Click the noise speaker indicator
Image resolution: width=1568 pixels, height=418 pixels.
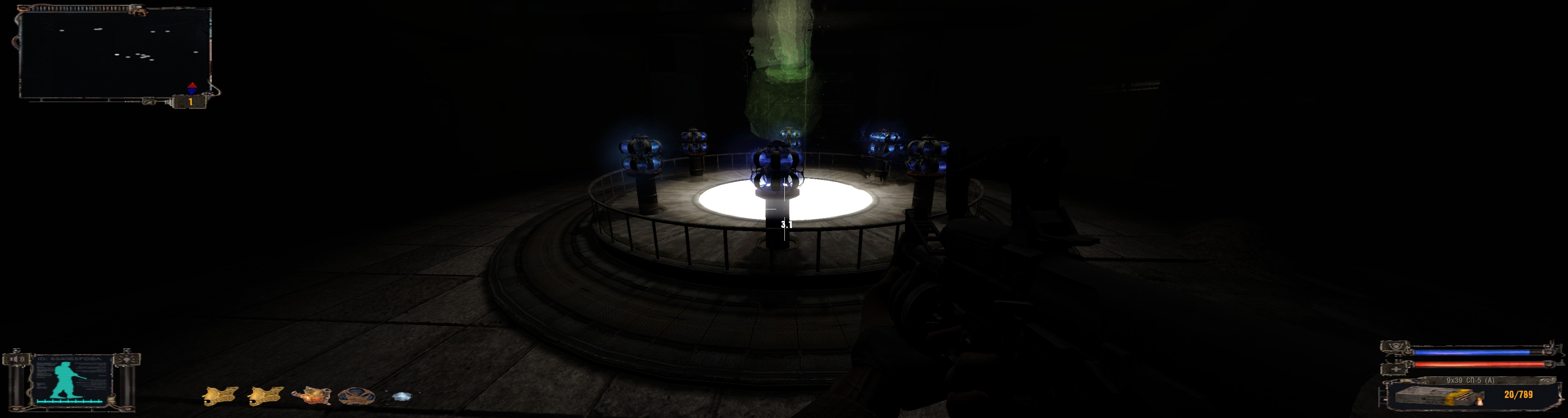[x=16, y=359]
